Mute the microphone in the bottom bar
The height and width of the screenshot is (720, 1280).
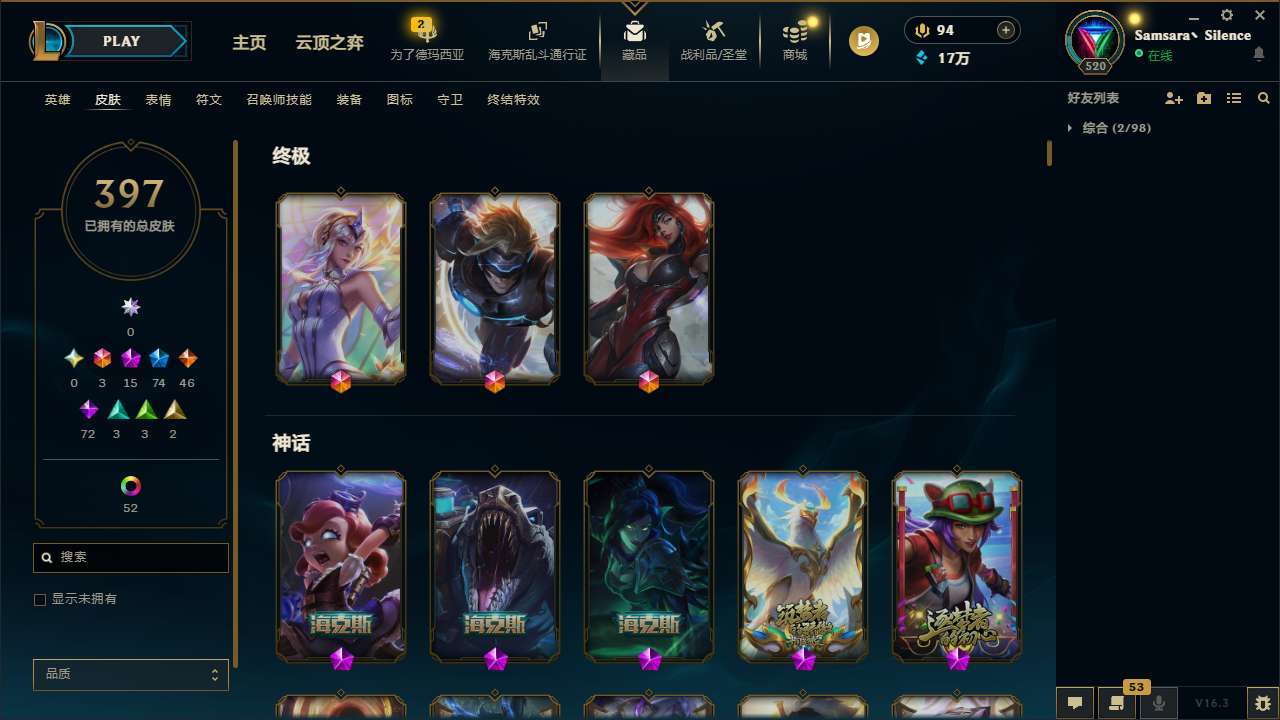pyautogui.click(x=1159, y=701)
